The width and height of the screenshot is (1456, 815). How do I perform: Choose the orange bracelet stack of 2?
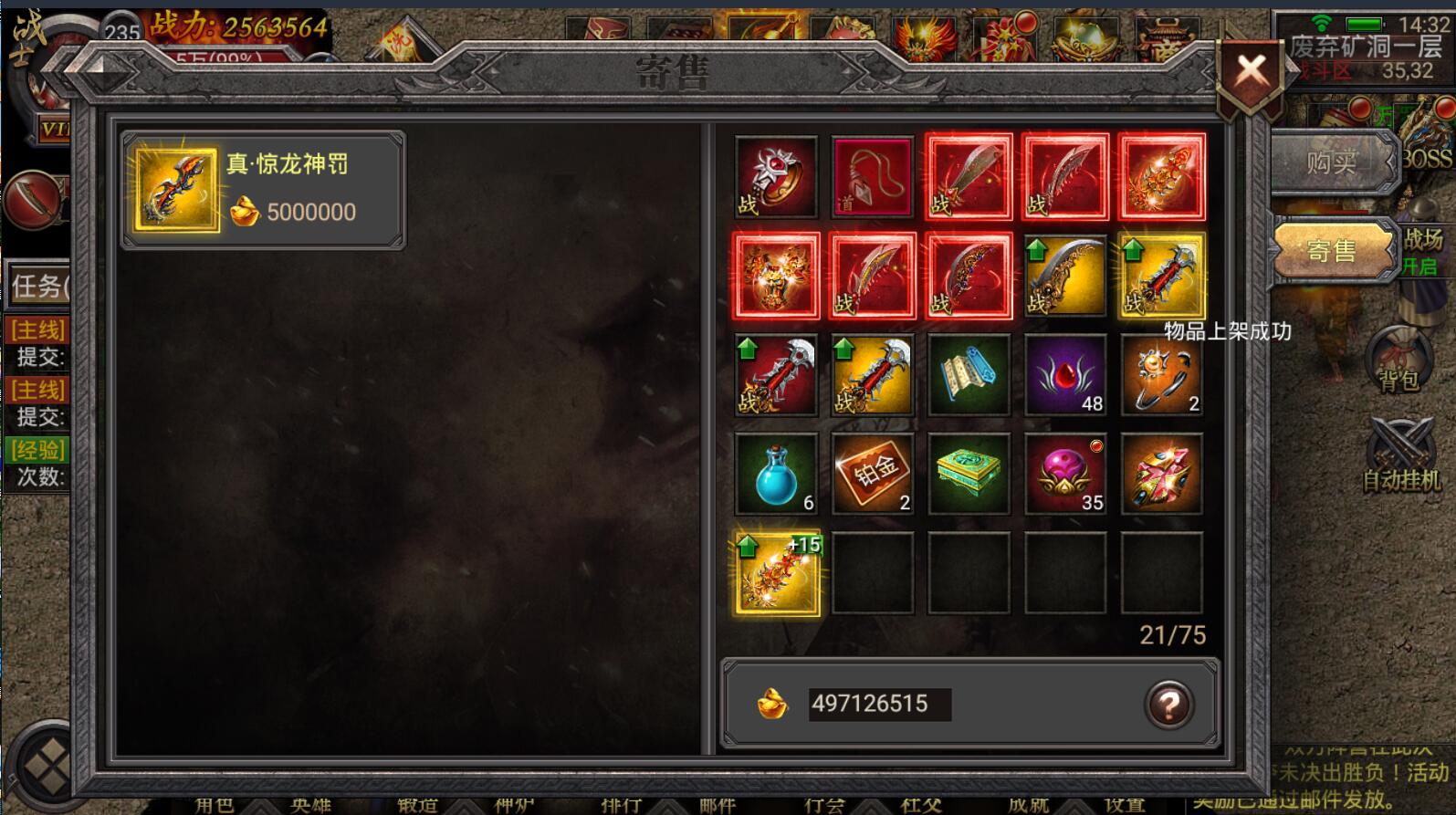point(1161,375)
